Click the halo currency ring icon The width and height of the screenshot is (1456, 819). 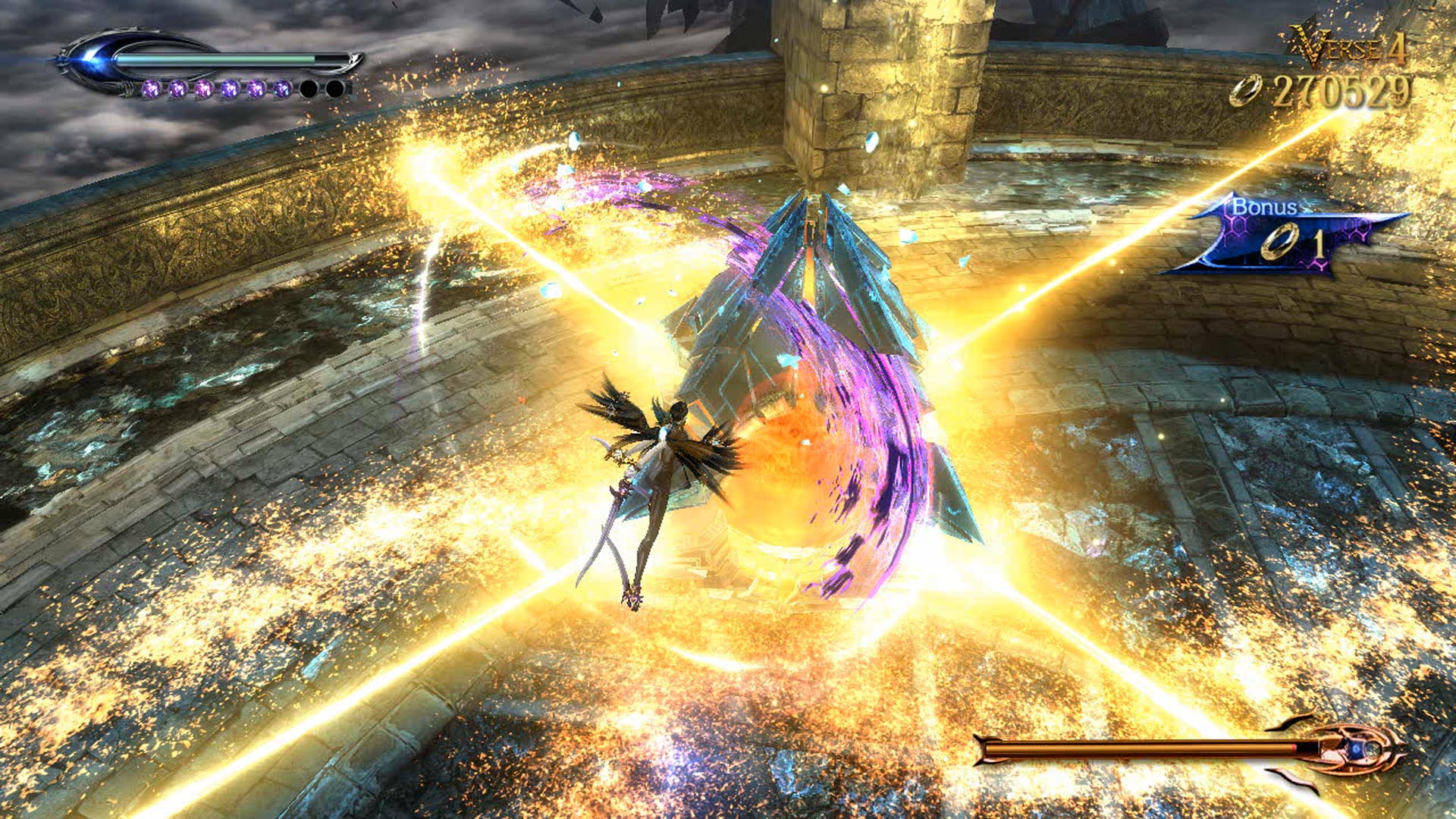pos(1247,91)
